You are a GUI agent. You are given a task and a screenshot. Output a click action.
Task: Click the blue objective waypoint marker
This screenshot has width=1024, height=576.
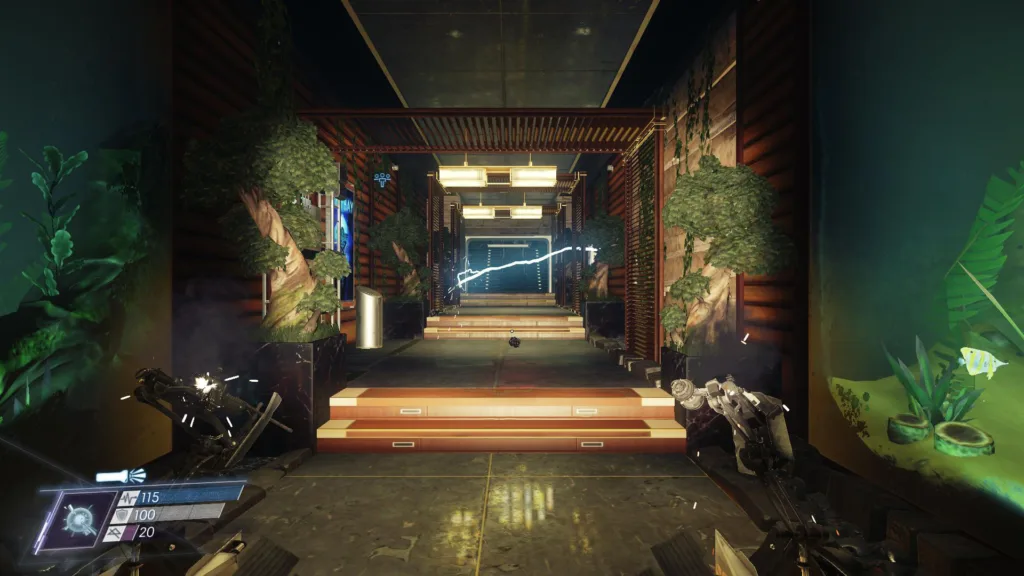[381, 178]
